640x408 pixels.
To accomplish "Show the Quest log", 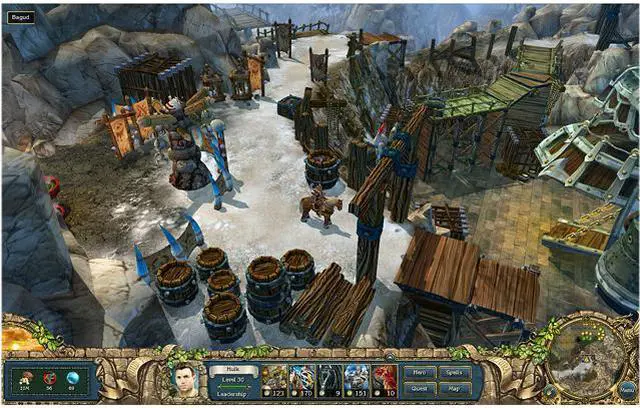I will click(x=419, y=388).
